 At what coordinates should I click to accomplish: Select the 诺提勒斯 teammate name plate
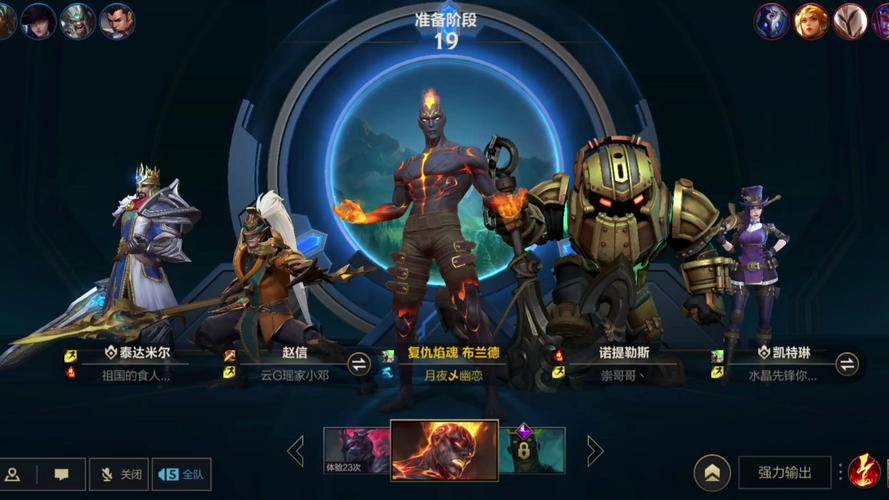[623, 353]
